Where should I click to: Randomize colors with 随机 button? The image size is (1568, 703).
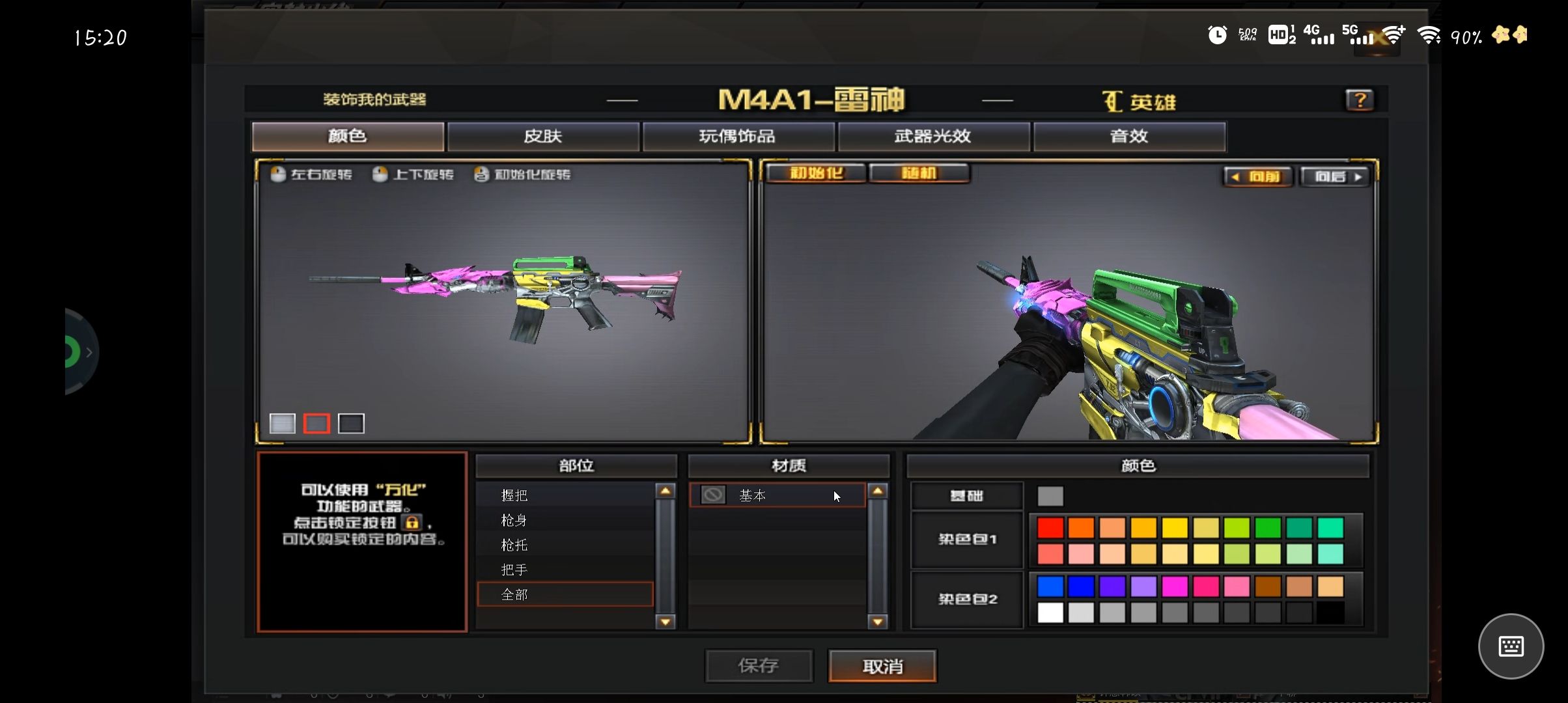[919, 173]
